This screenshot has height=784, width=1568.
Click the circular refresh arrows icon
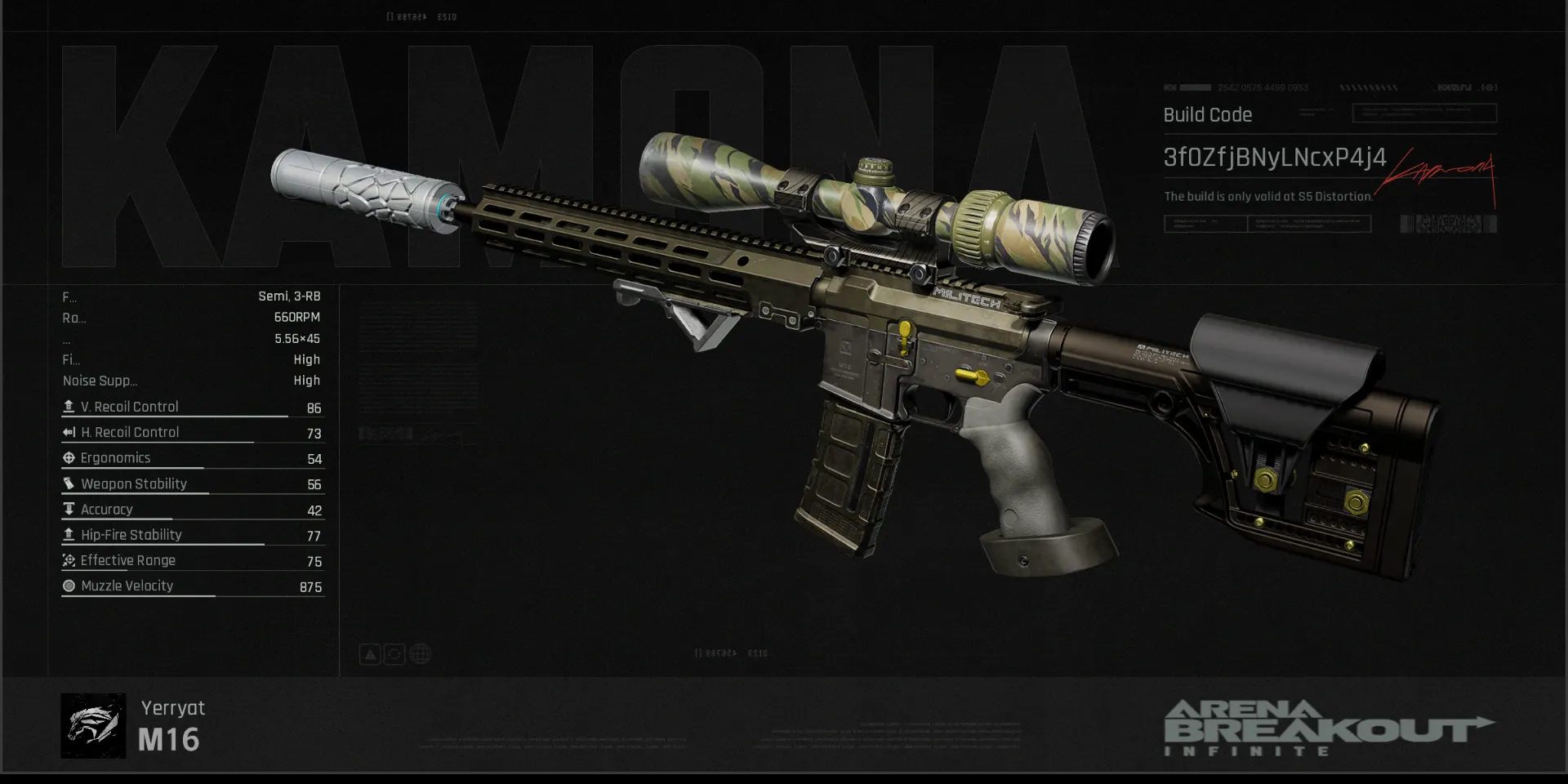pos(394,654)
